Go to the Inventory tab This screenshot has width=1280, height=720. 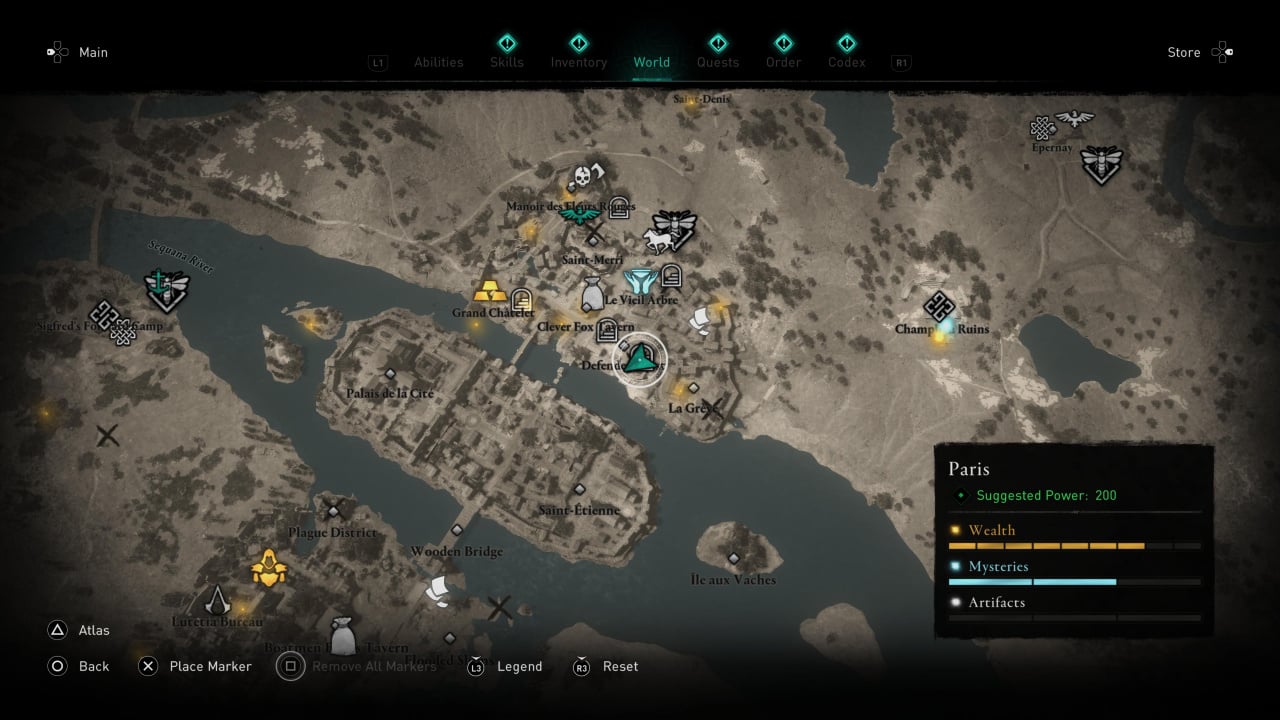(x=578, y=62)
